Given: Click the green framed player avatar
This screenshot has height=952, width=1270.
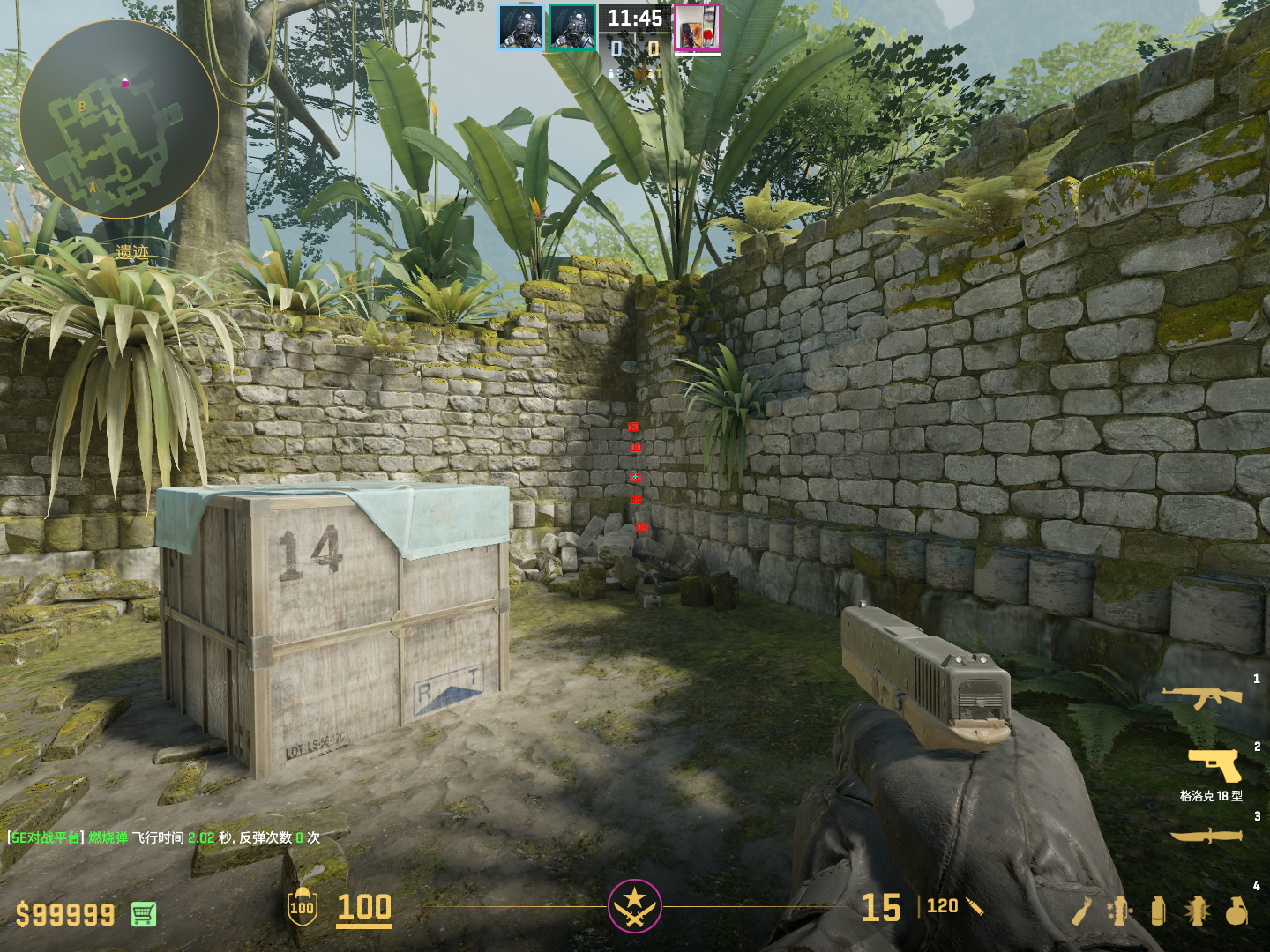Looking at the screenshot, I should pyautogui.click(x=572, y=27).
